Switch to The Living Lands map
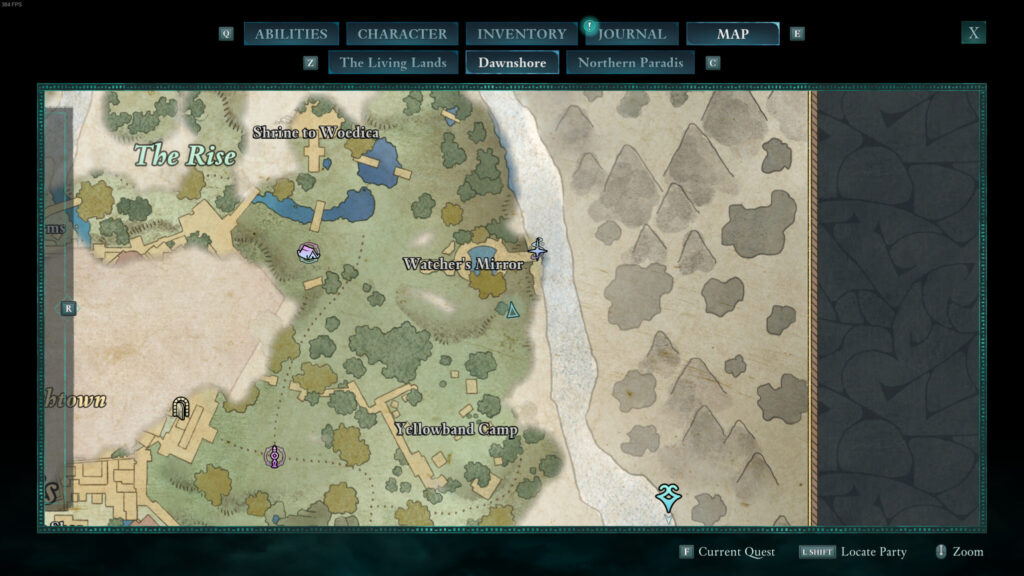 coord(393,63)
